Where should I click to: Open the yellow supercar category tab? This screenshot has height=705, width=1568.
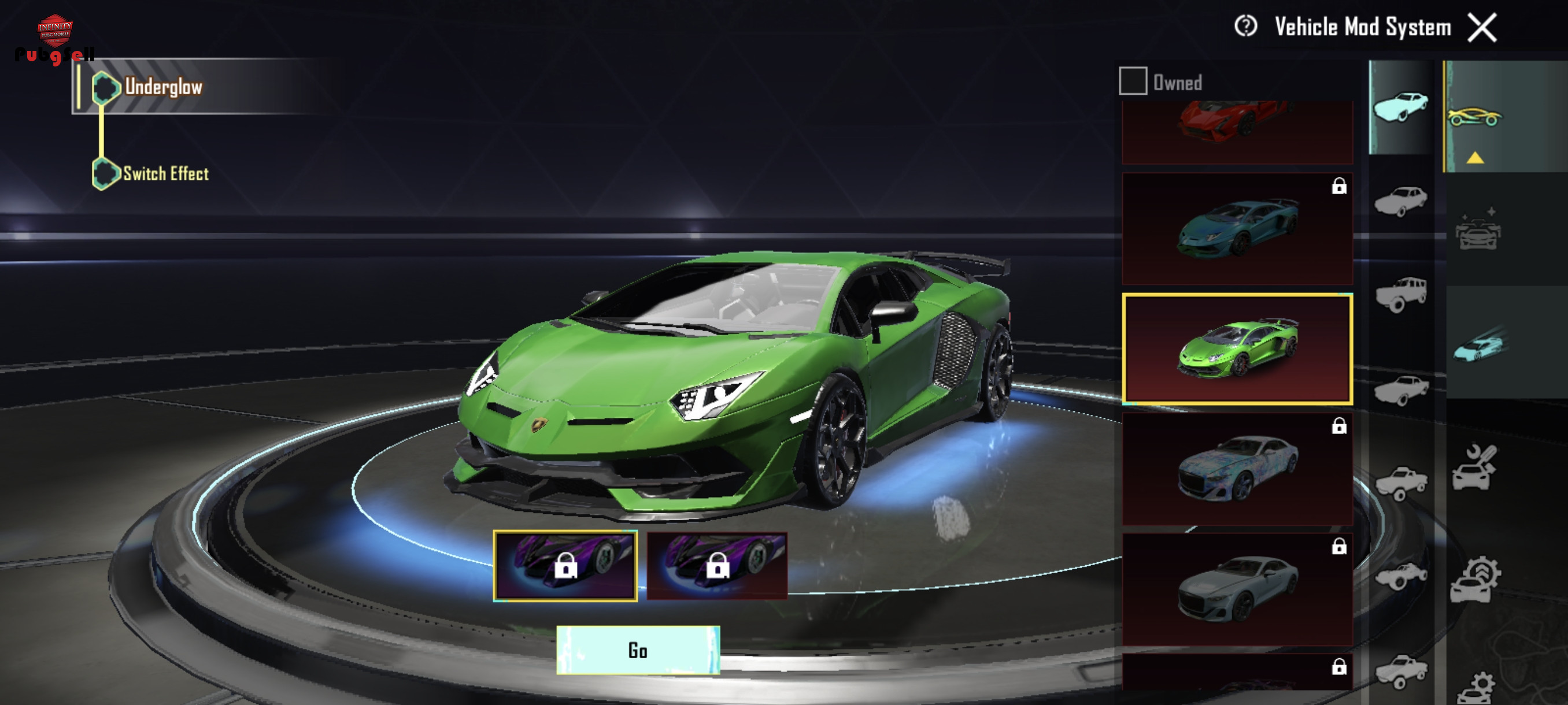point(1474,116)
